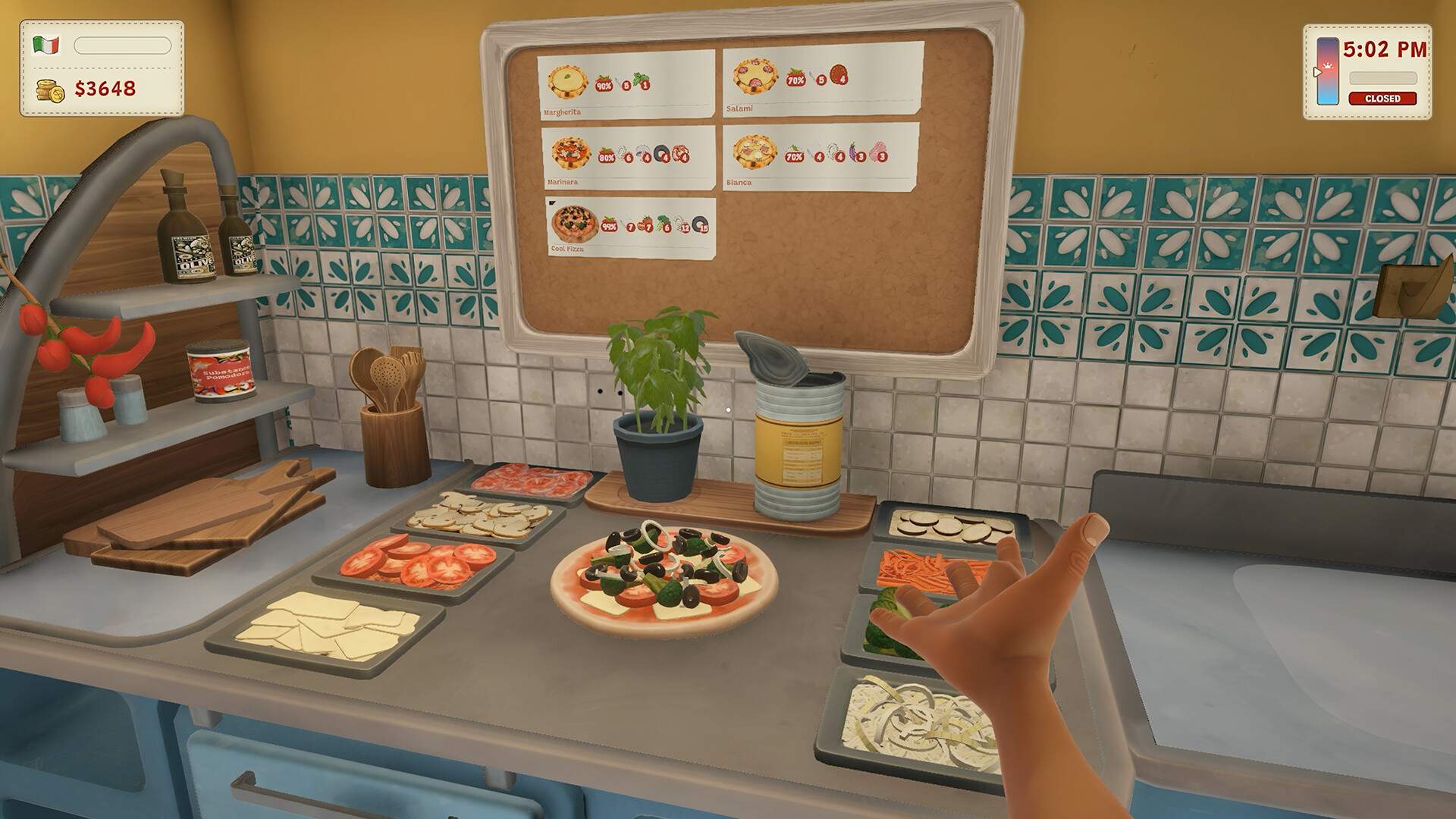Click the black olive icon on the Marinara recipe

pyautogui.click(x=661, y=153)
